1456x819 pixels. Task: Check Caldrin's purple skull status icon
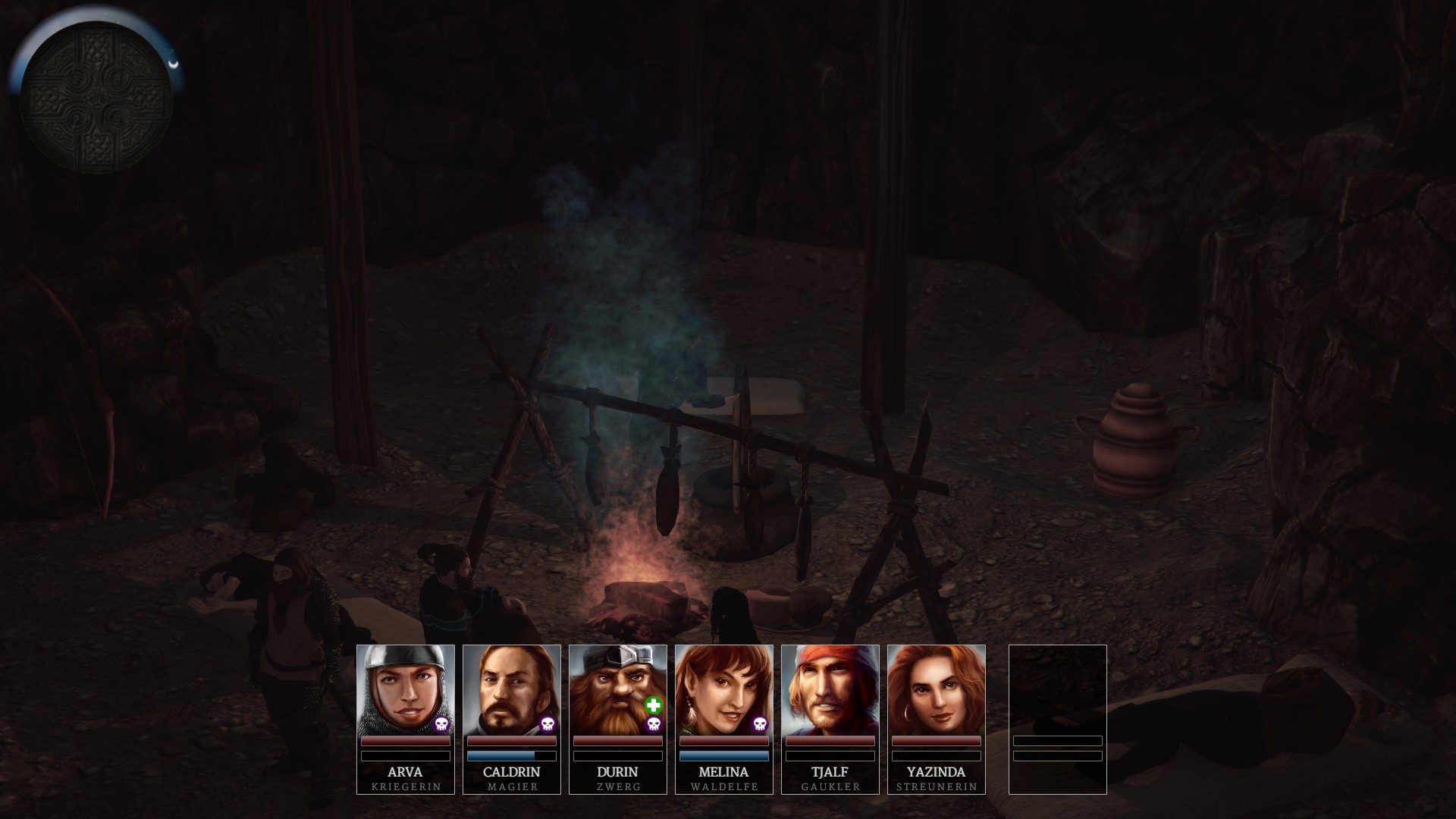[548, 725]
